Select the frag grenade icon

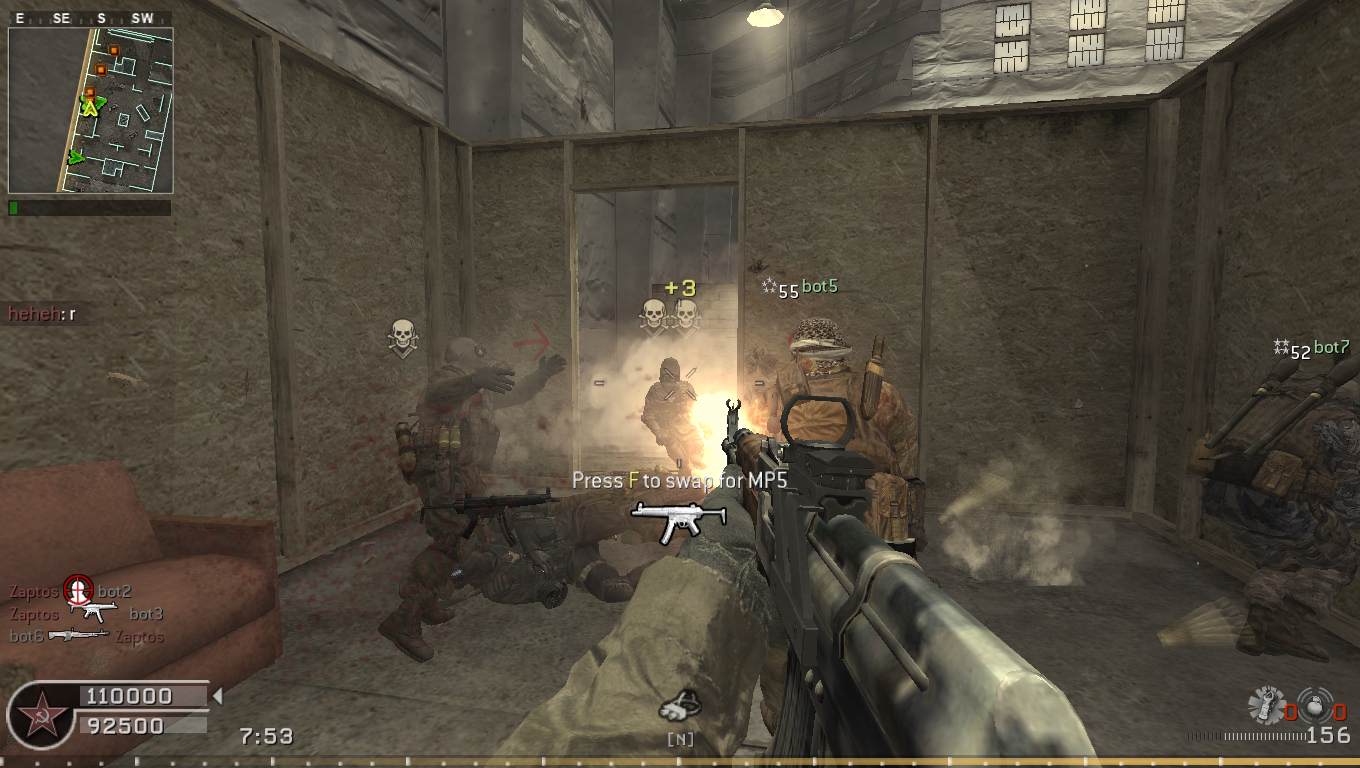pos(1314,704)
